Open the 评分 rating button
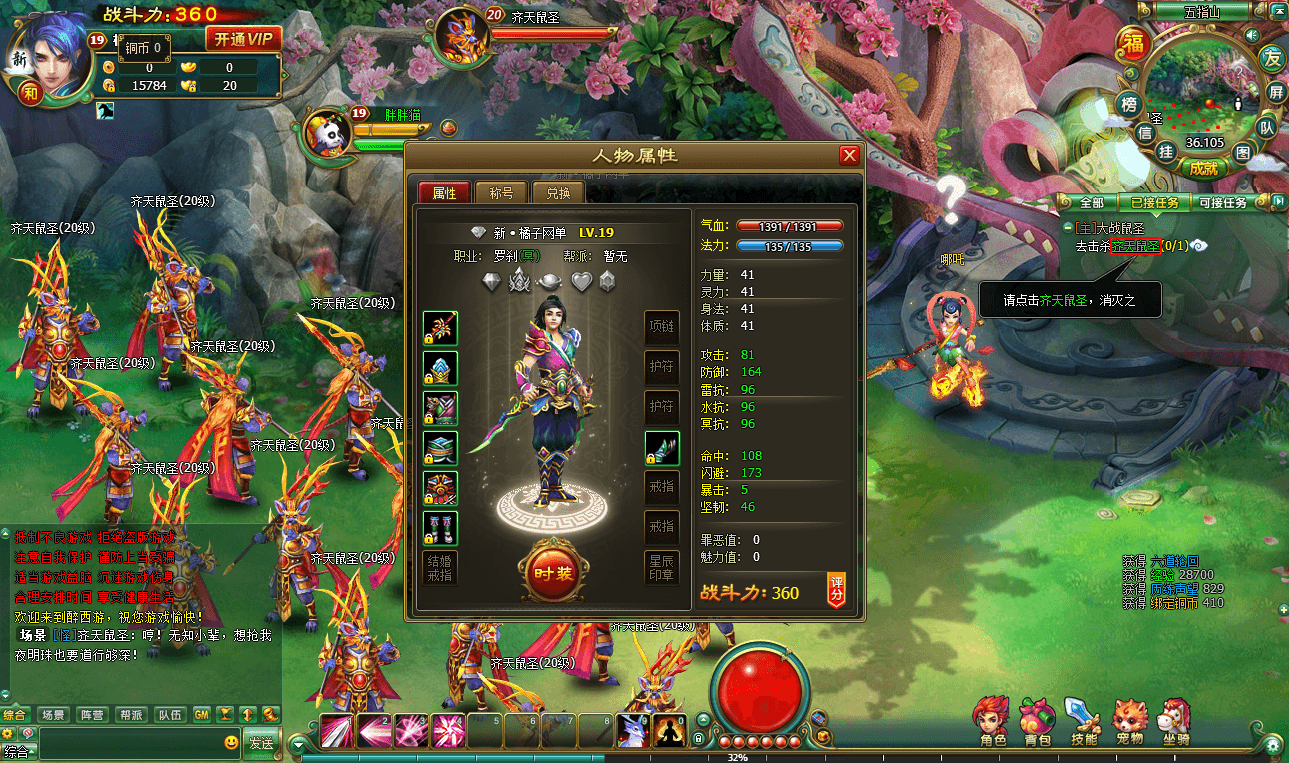Image resolution: width=1289 pixels, height=763 pixels. 836,590
